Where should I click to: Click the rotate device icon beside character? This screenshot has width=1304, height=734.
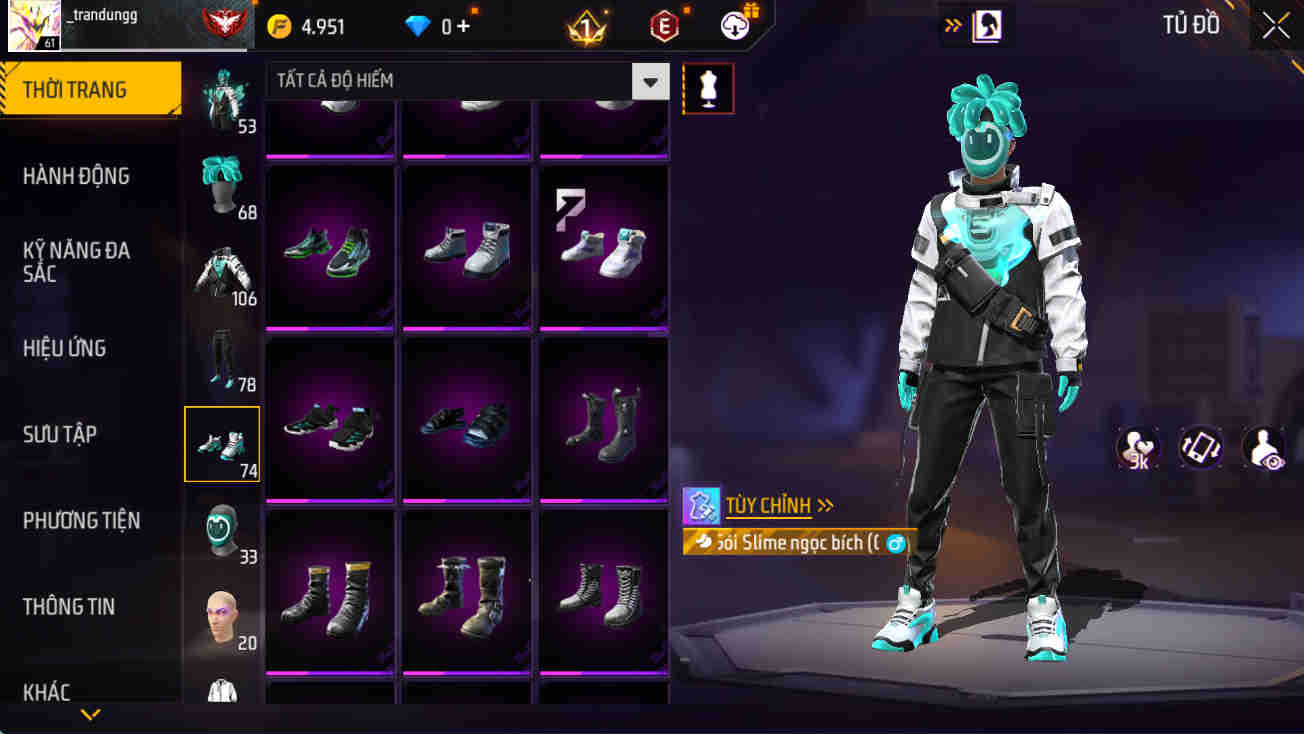1199,447
